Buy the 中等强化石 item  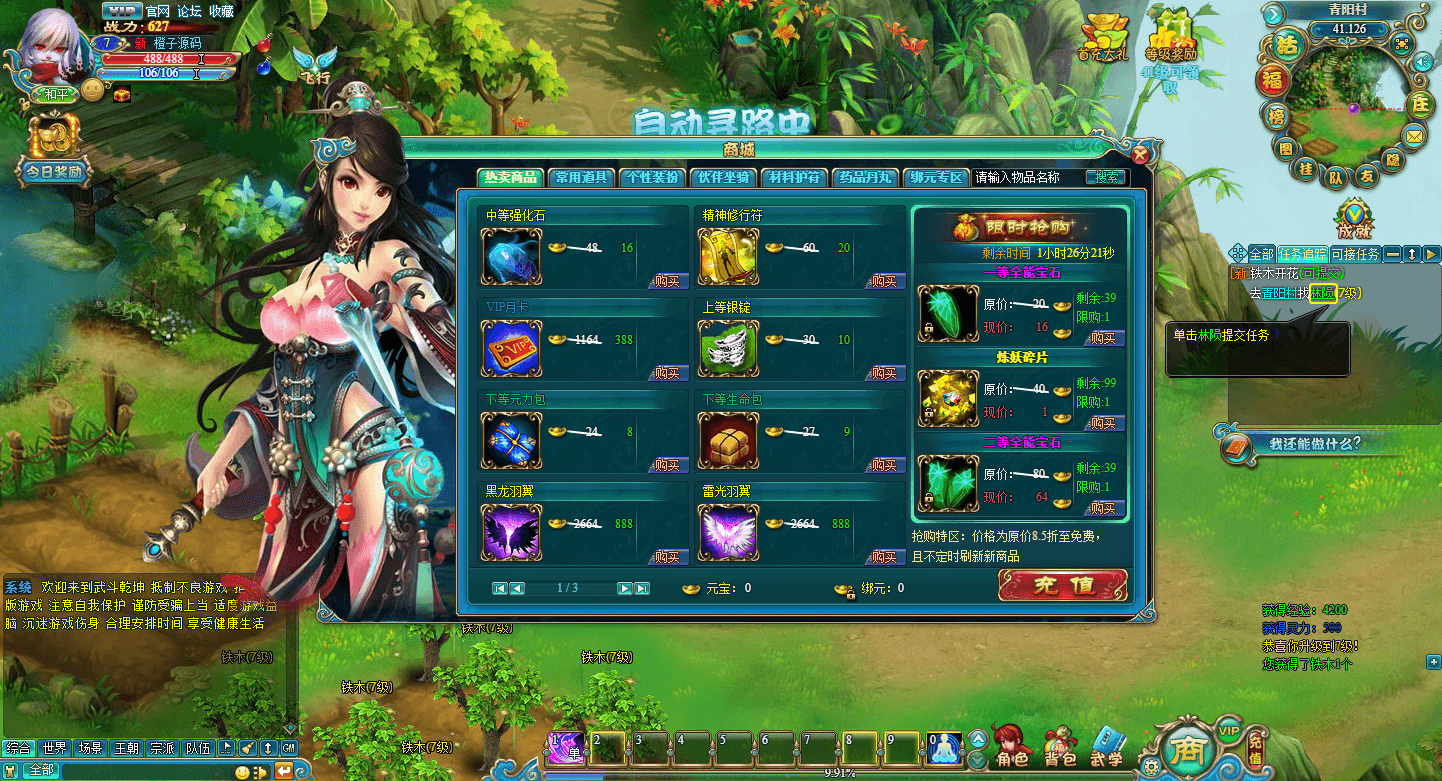[x=668, y=281]
